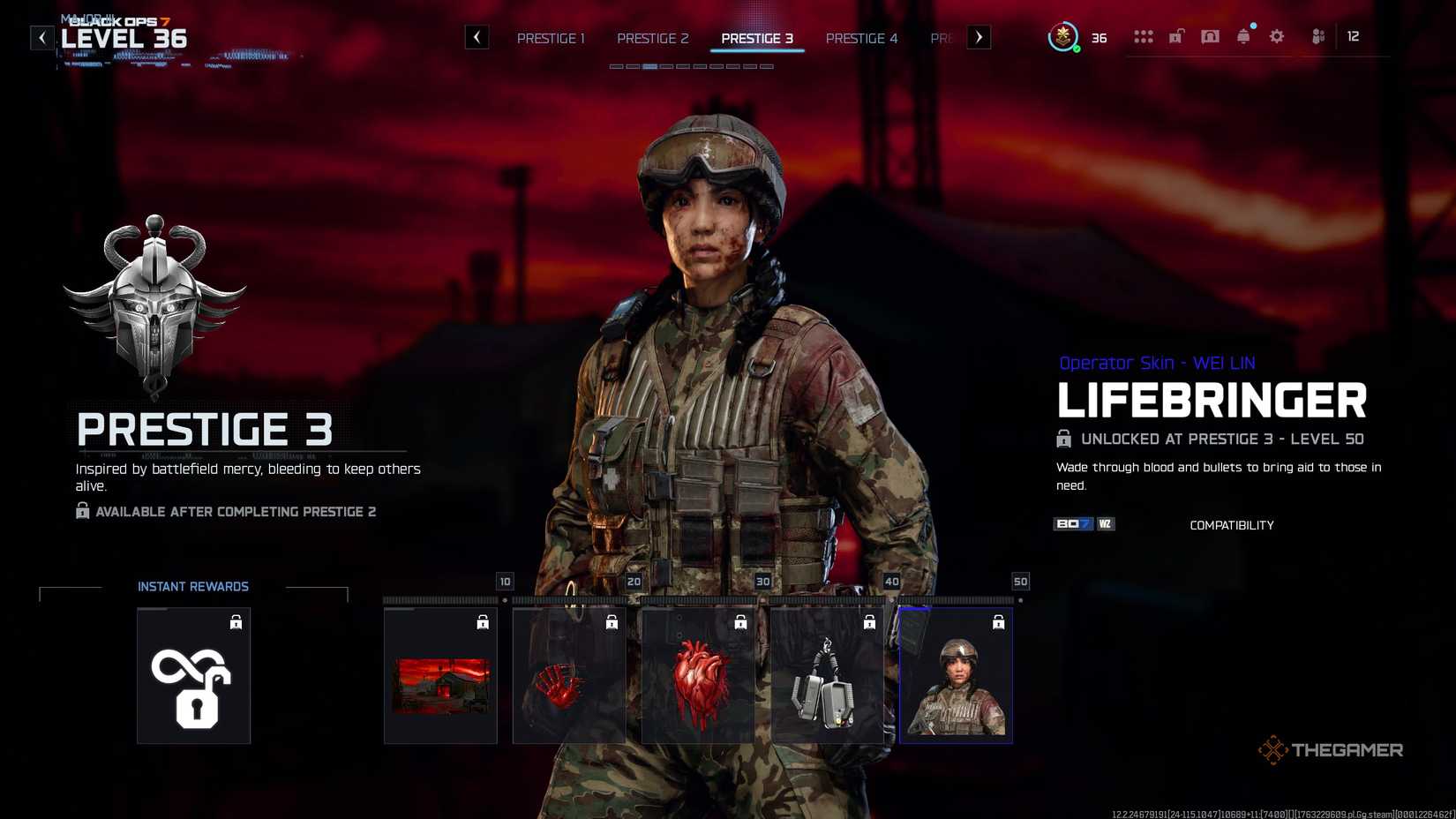This screenshot has width=1456, height=819.
Task: Switch to the Prestige 2 tab
Action: tap(653, 38)
